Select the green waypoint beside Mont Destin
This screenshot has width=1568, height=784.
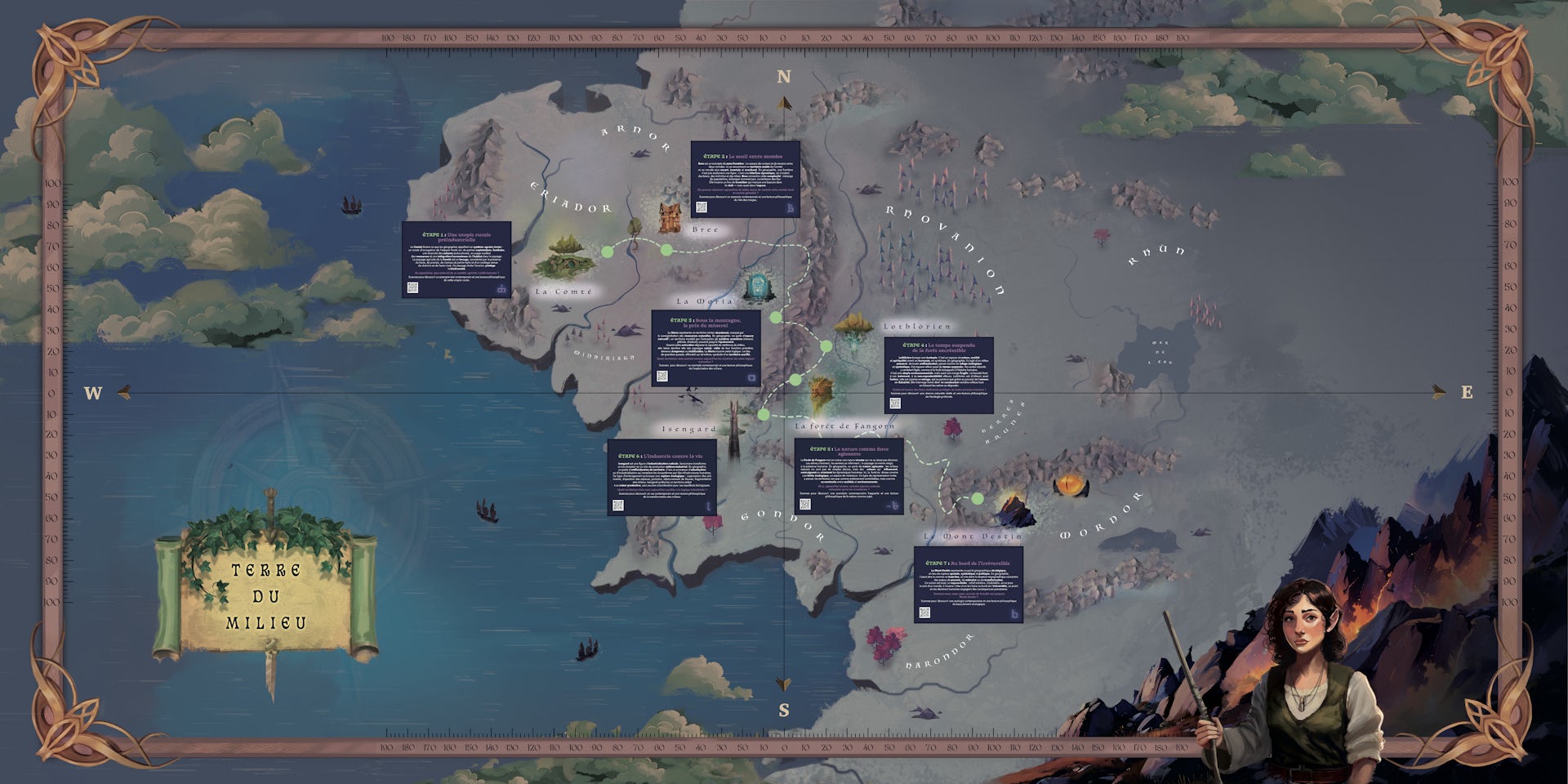[977, 498]
